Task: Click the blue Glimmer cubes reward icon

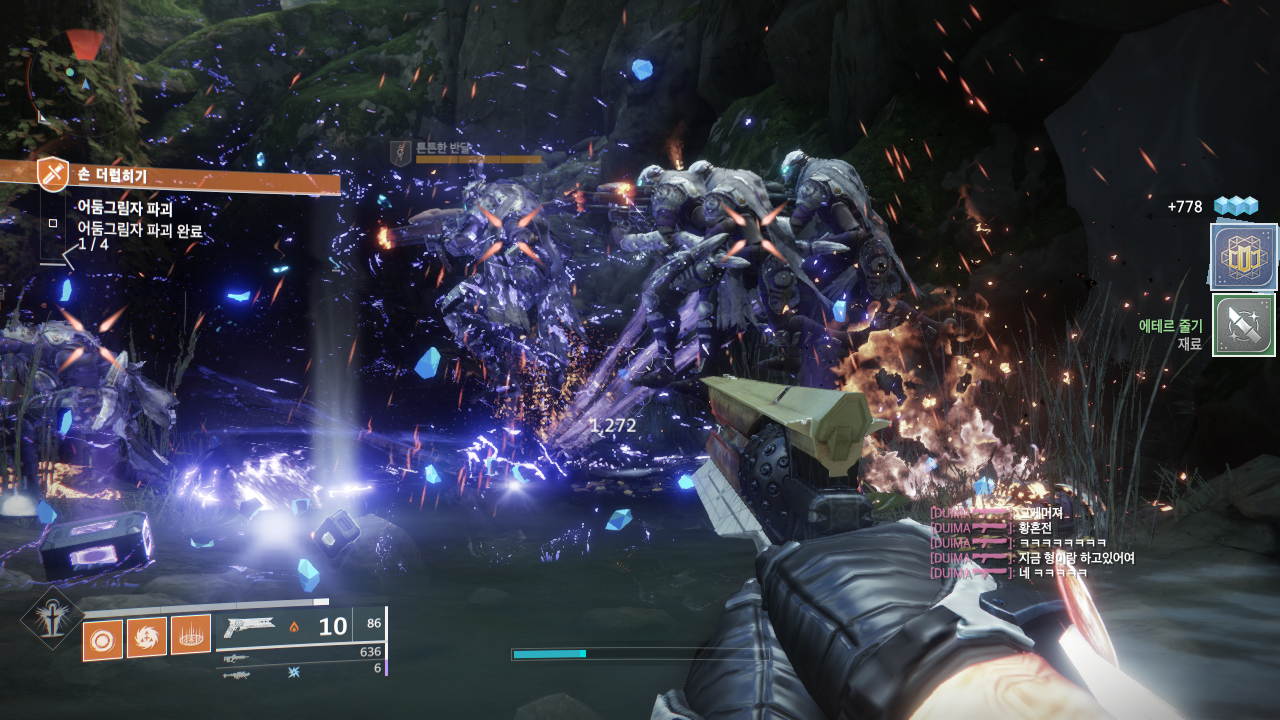Action: [1235, 206]
